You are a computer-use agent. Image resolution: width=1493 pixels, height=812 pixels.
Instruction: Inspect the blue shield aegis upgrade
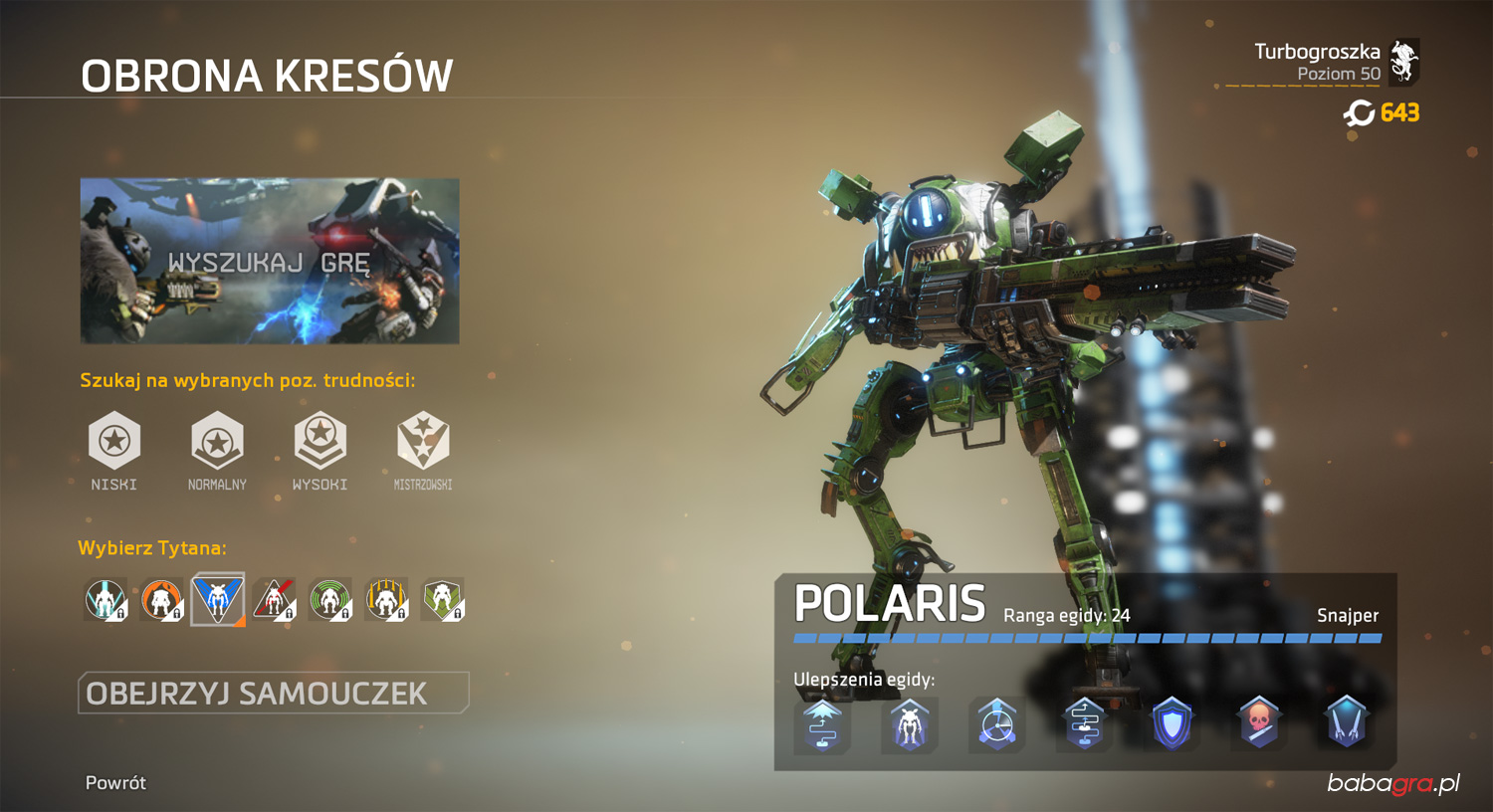tap(1172, 723)
